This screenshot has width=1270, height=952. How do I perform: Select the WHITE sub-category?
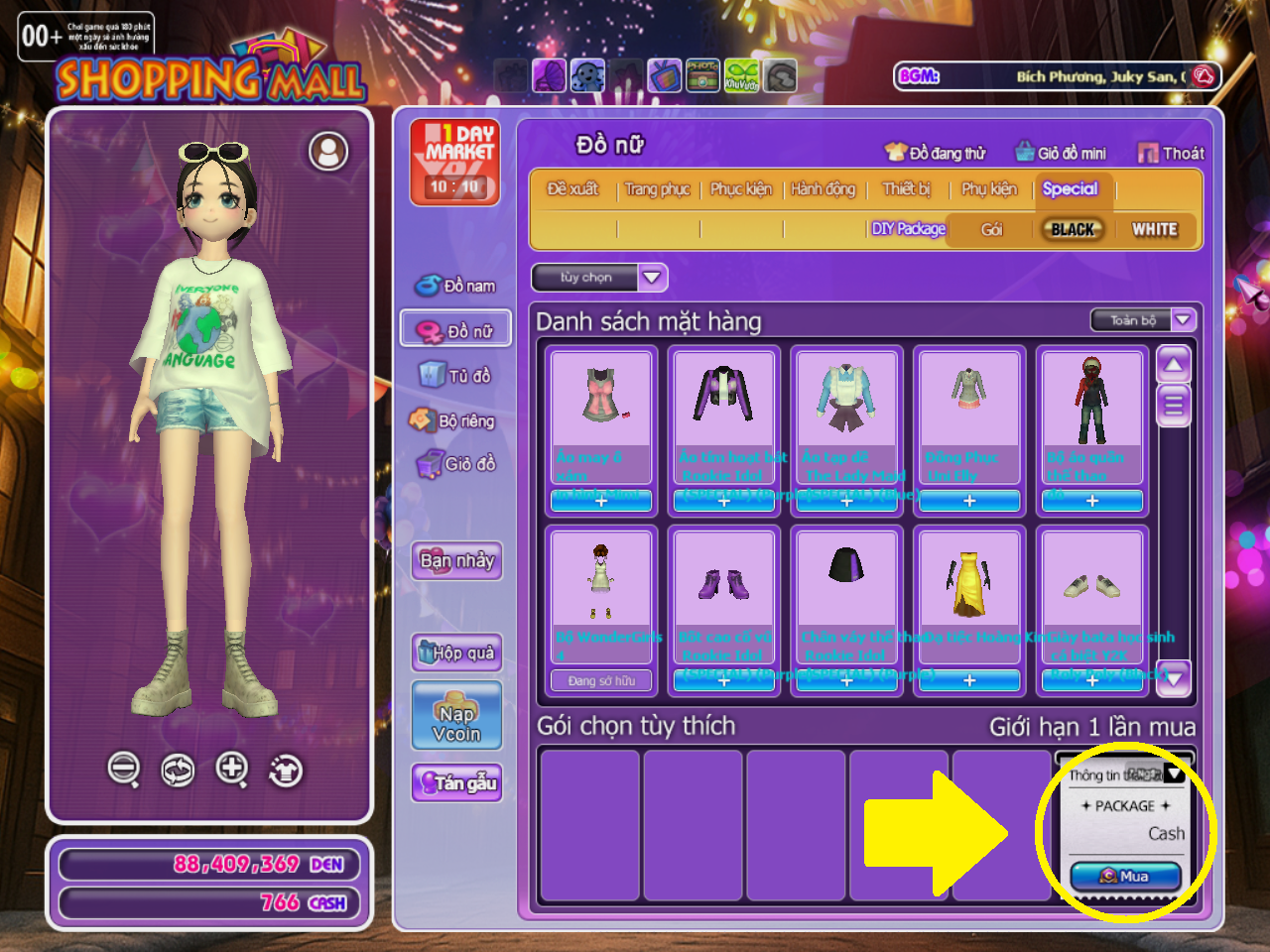1154,230
